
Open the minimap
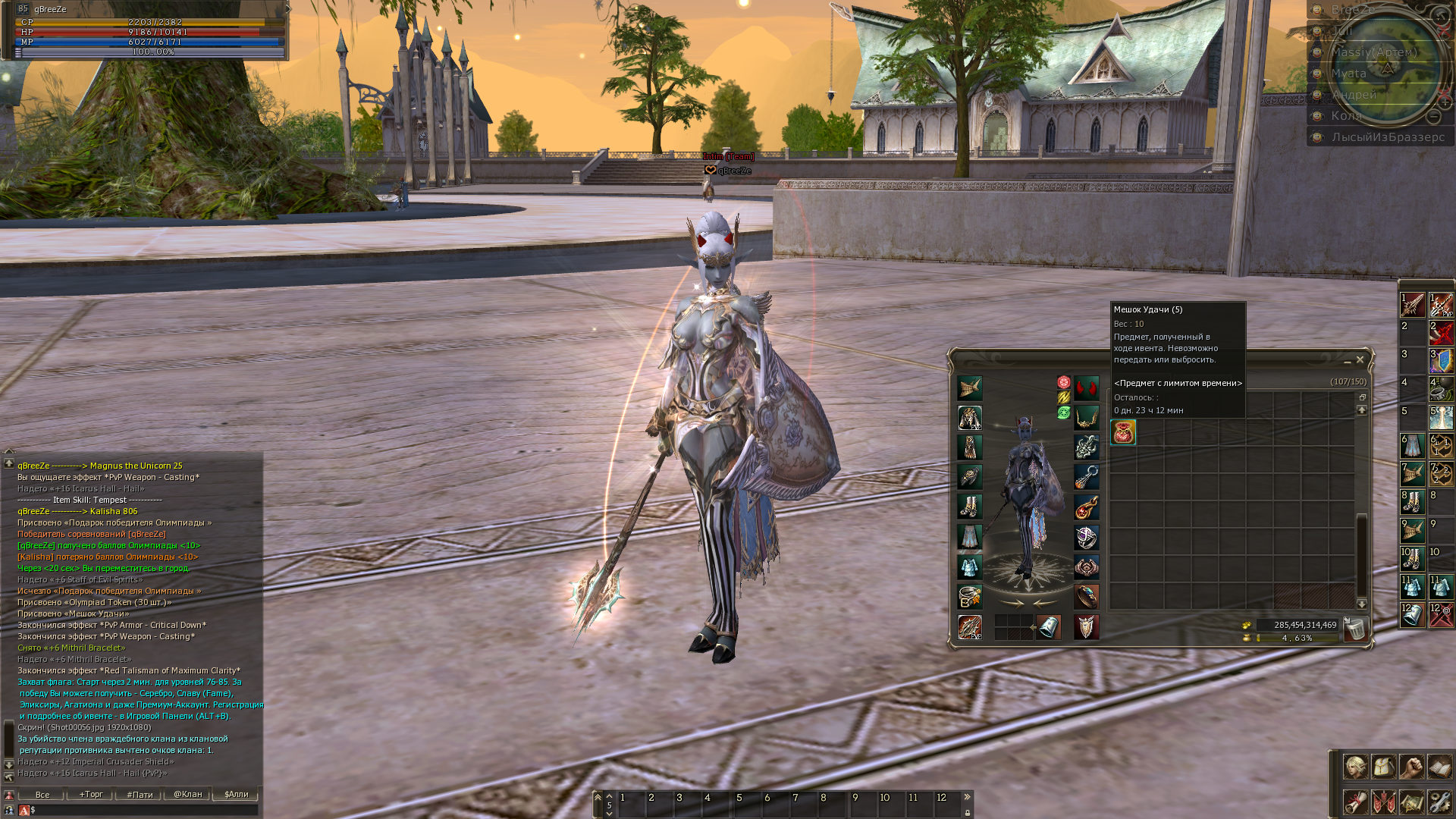pyautogui.click(x=1388, y=68)
